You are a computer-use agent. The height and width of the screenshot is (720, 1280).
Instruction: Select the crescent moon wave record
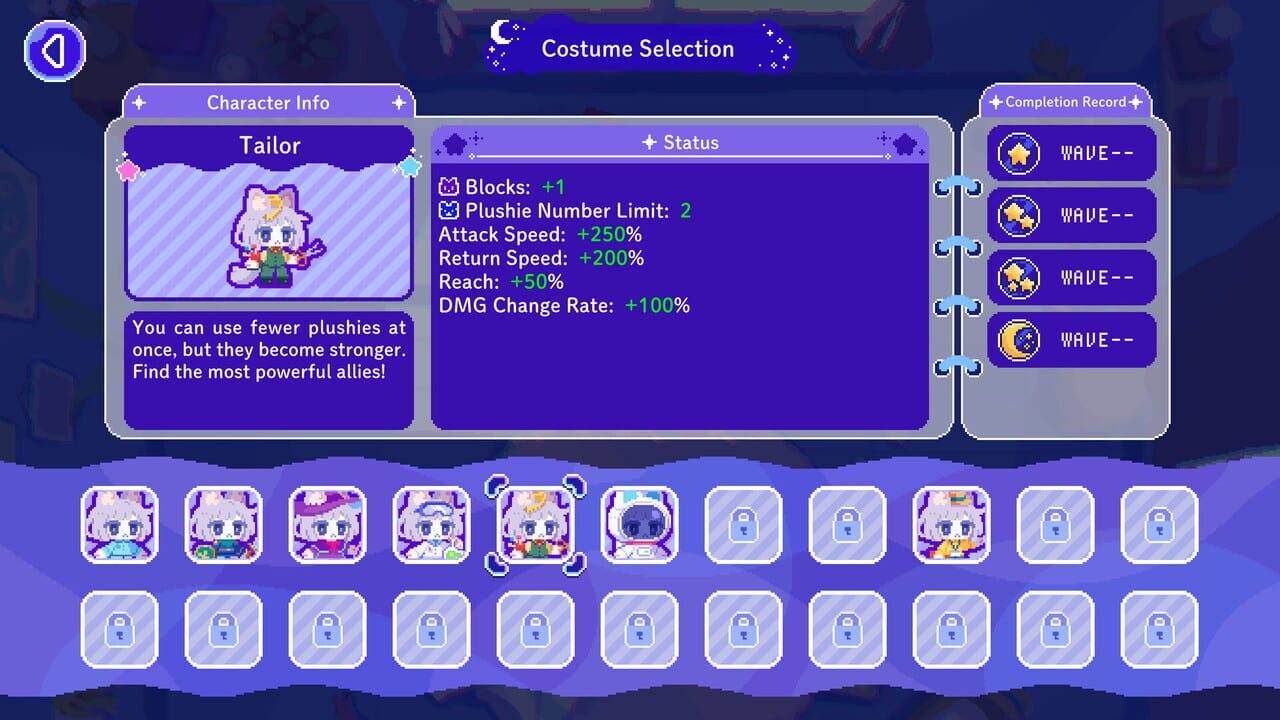(x=1072, y=340)
